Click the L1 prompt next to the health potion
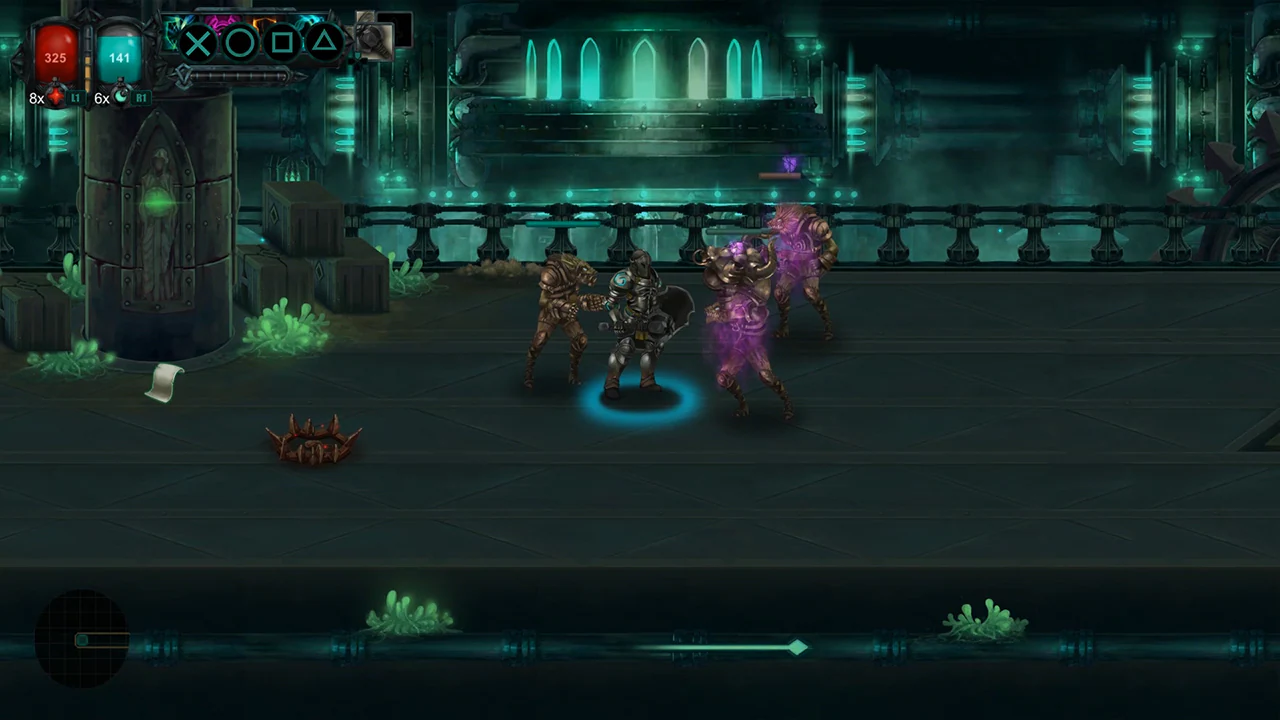Screen dimensions: 1280x720 coord(76,97)
